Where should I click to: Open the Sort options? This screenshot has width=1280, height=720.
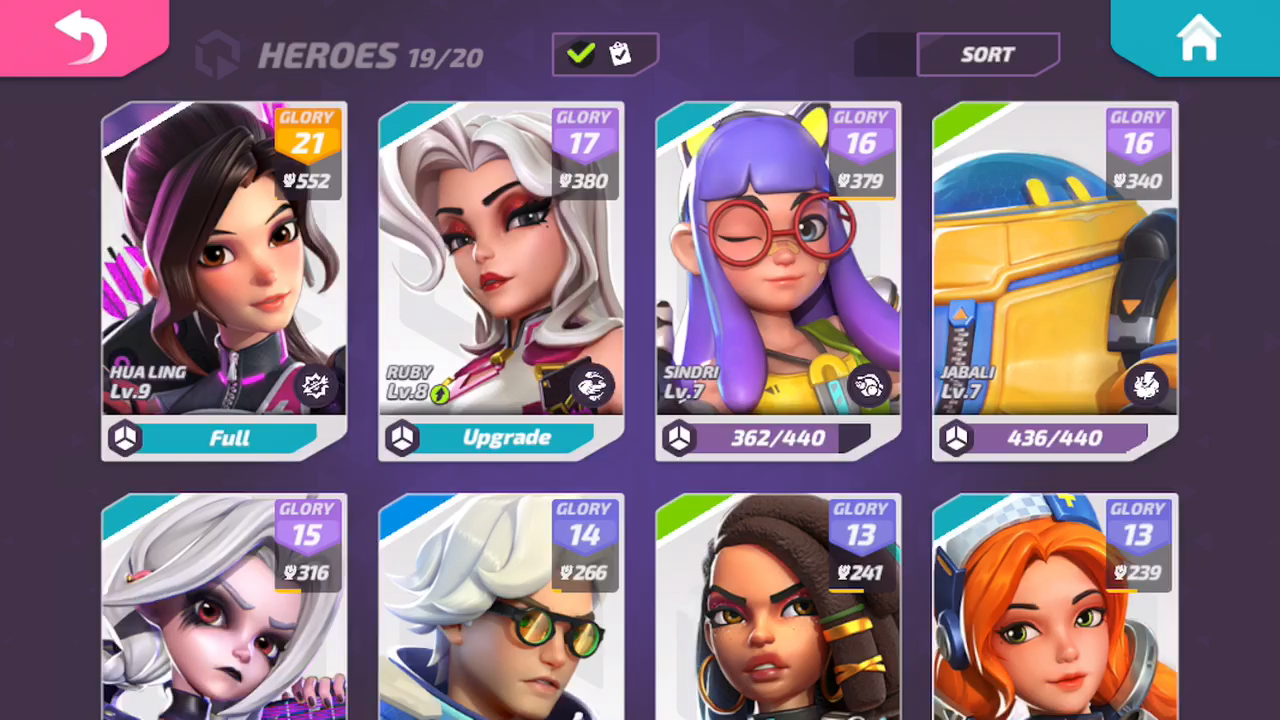987,54
